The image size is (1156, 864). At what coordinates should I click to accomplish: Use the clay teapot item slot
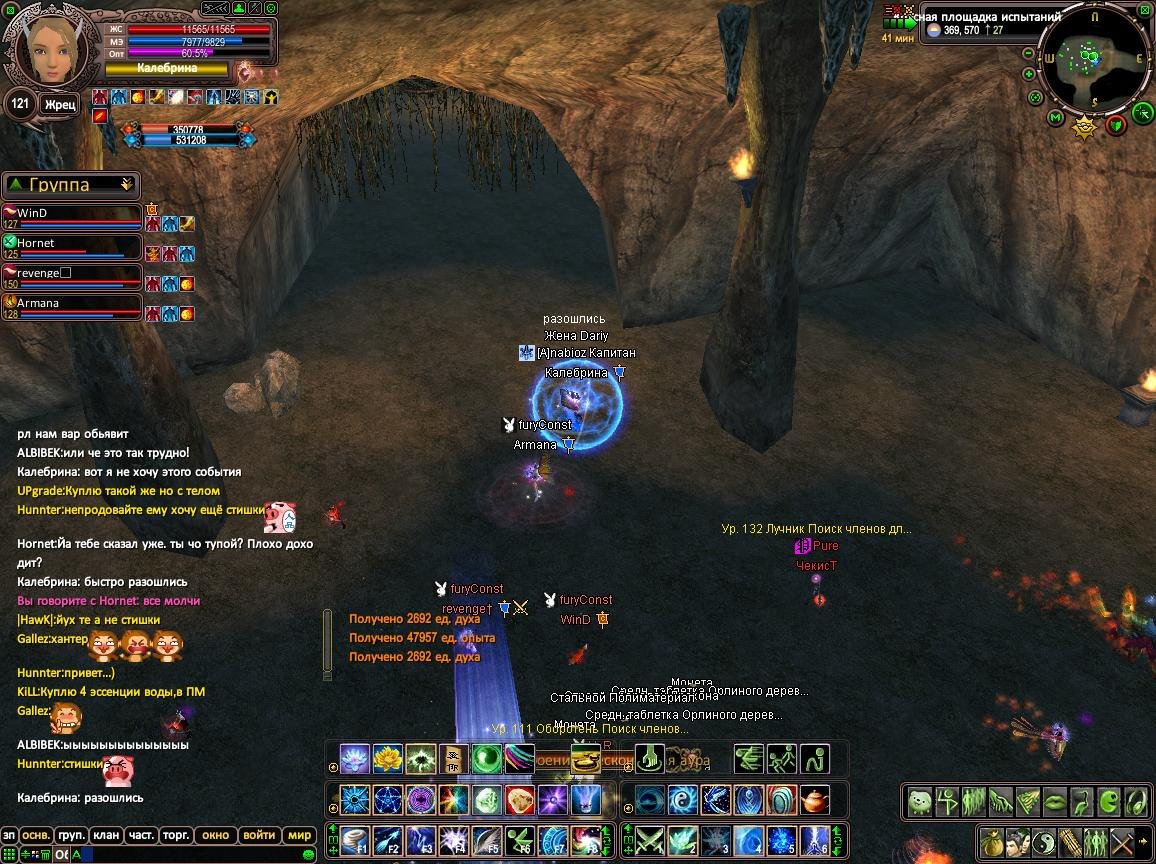coord(816,800)
